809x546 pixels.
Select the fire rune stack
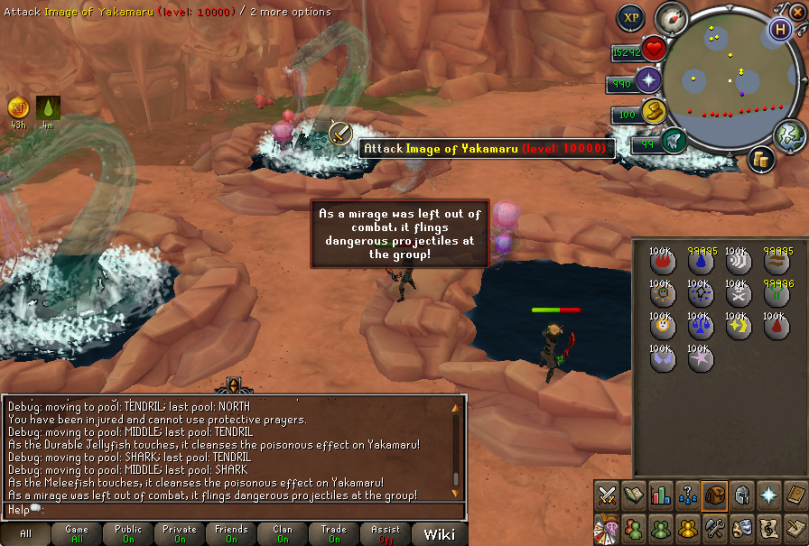pyautogui.click(x=662, y=262)
